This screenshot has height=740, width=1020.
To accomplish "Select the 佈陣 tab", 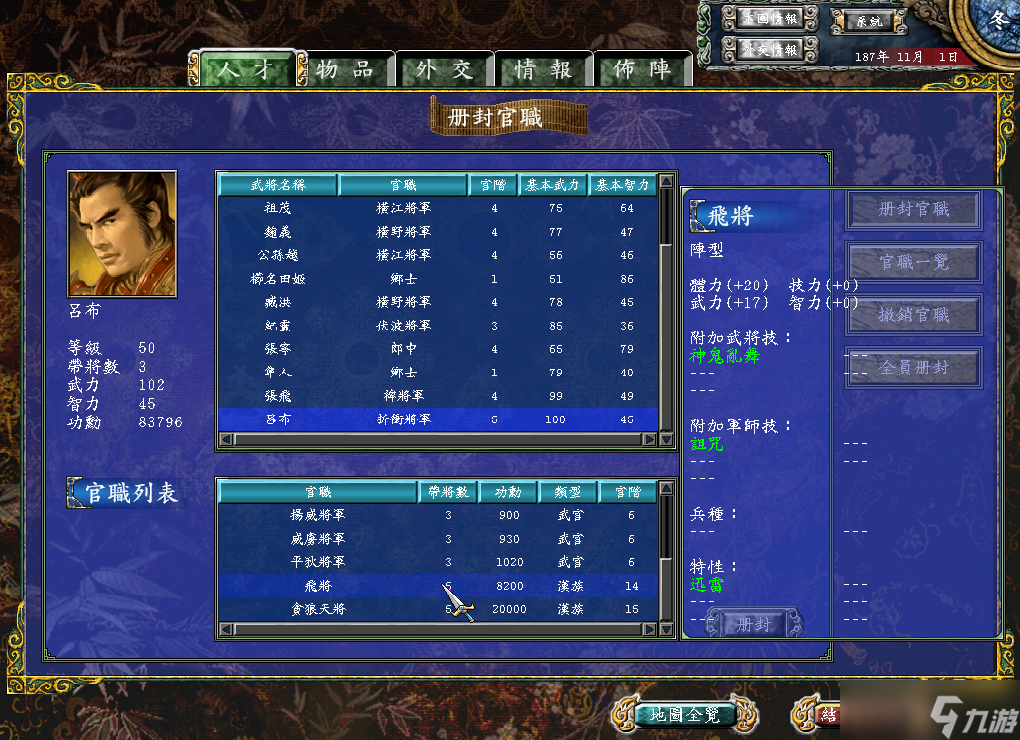I will pos(642,69).
